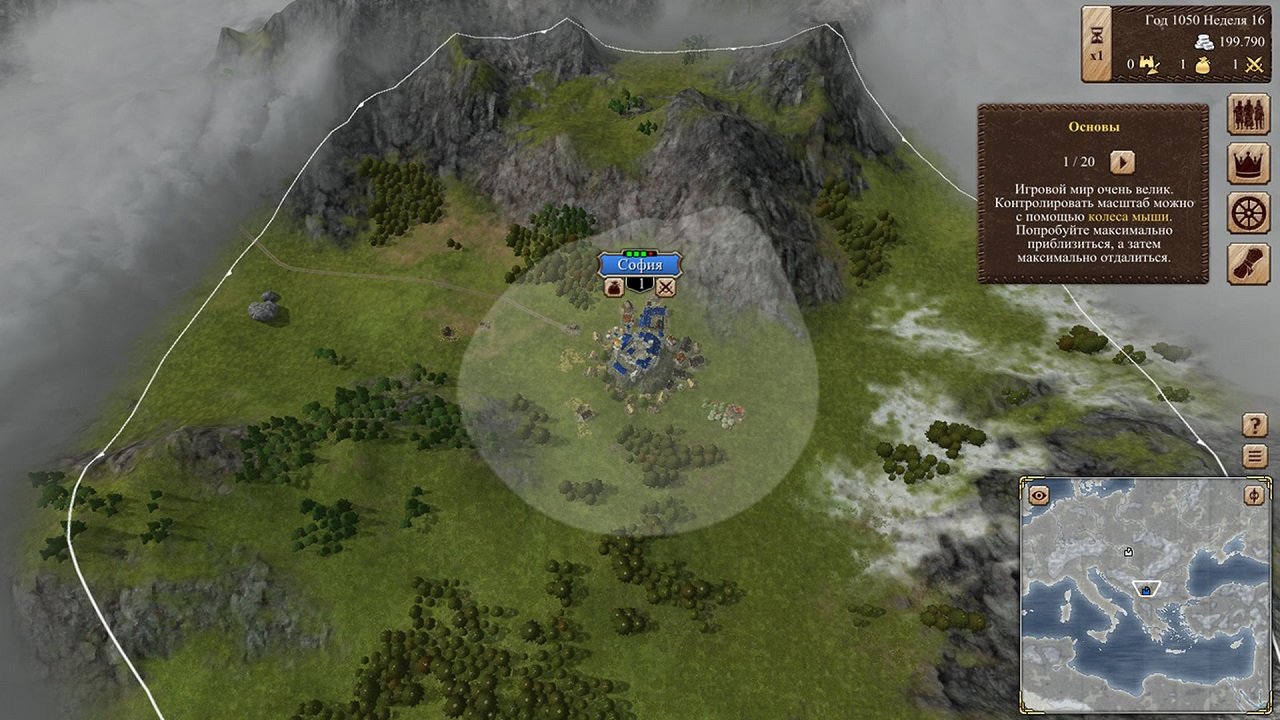Viewport: 1280px width, 720px height.
Task: Click the coins icon next to 199.790
Action: 1204,41
